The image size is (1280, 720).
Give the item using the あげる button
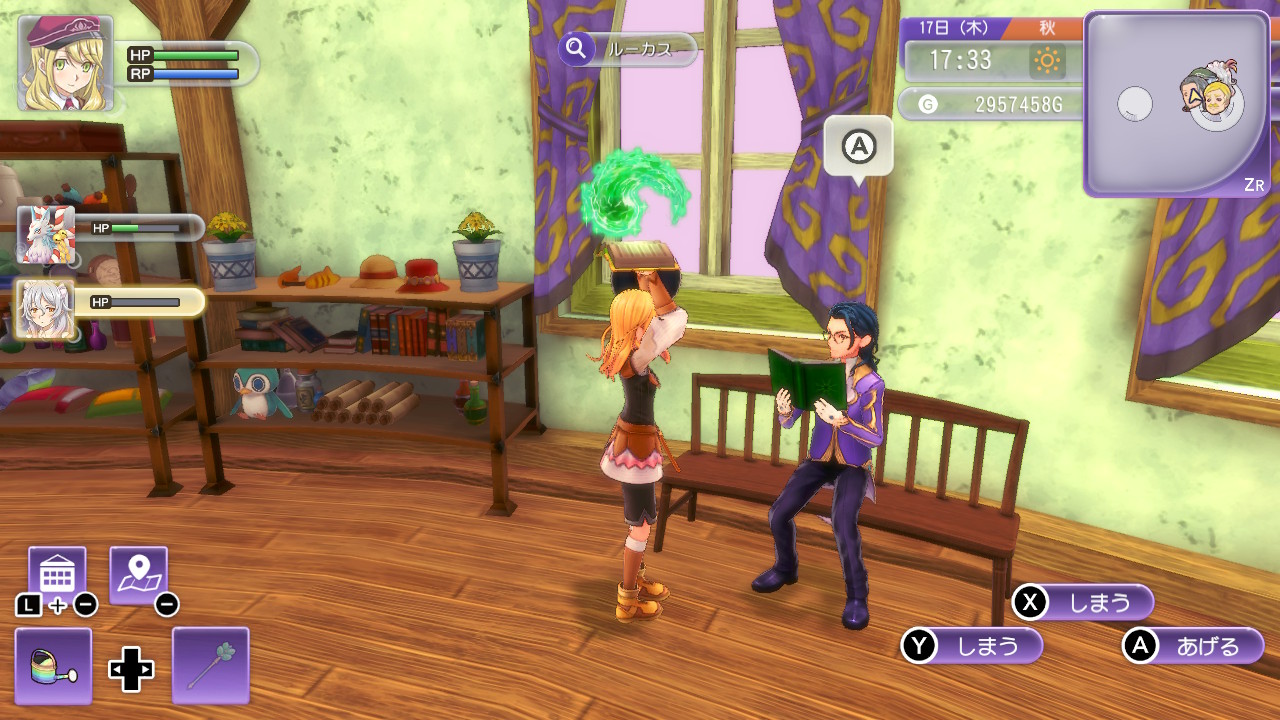tap(1194, 646)
